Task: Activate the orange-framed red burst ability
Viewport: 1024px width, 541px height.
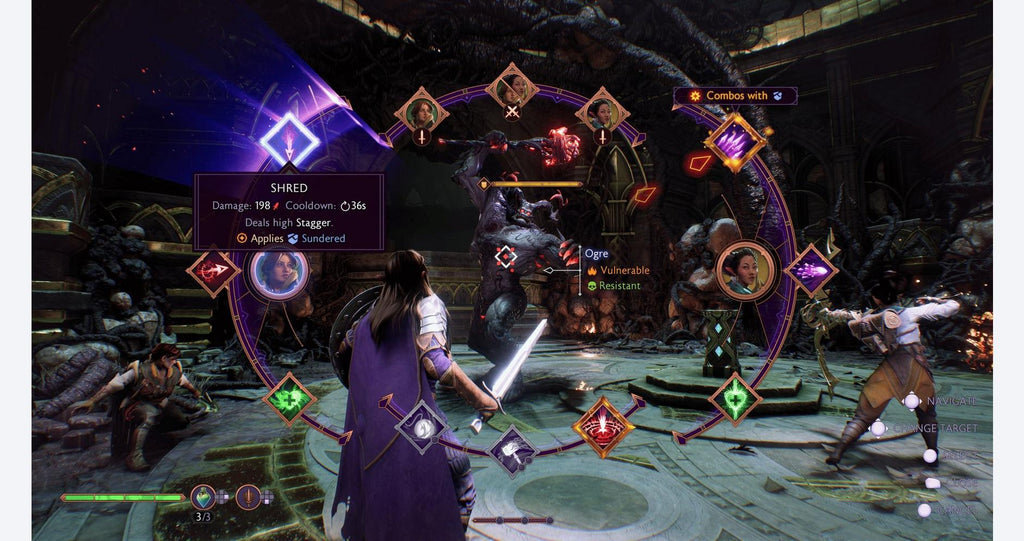Action: coord(602,426)
